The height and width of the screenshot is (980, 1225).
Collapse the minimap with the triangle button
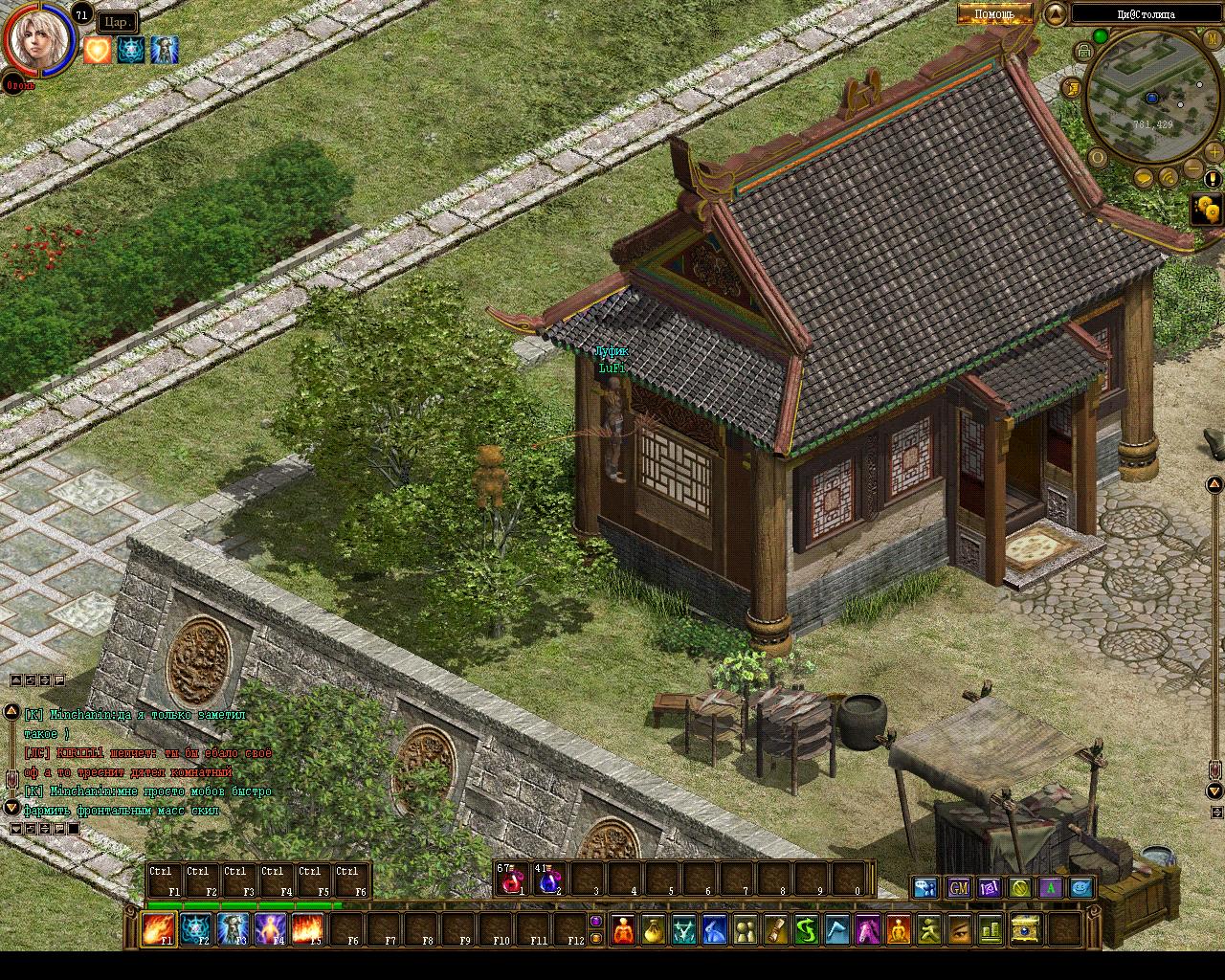1056,13
